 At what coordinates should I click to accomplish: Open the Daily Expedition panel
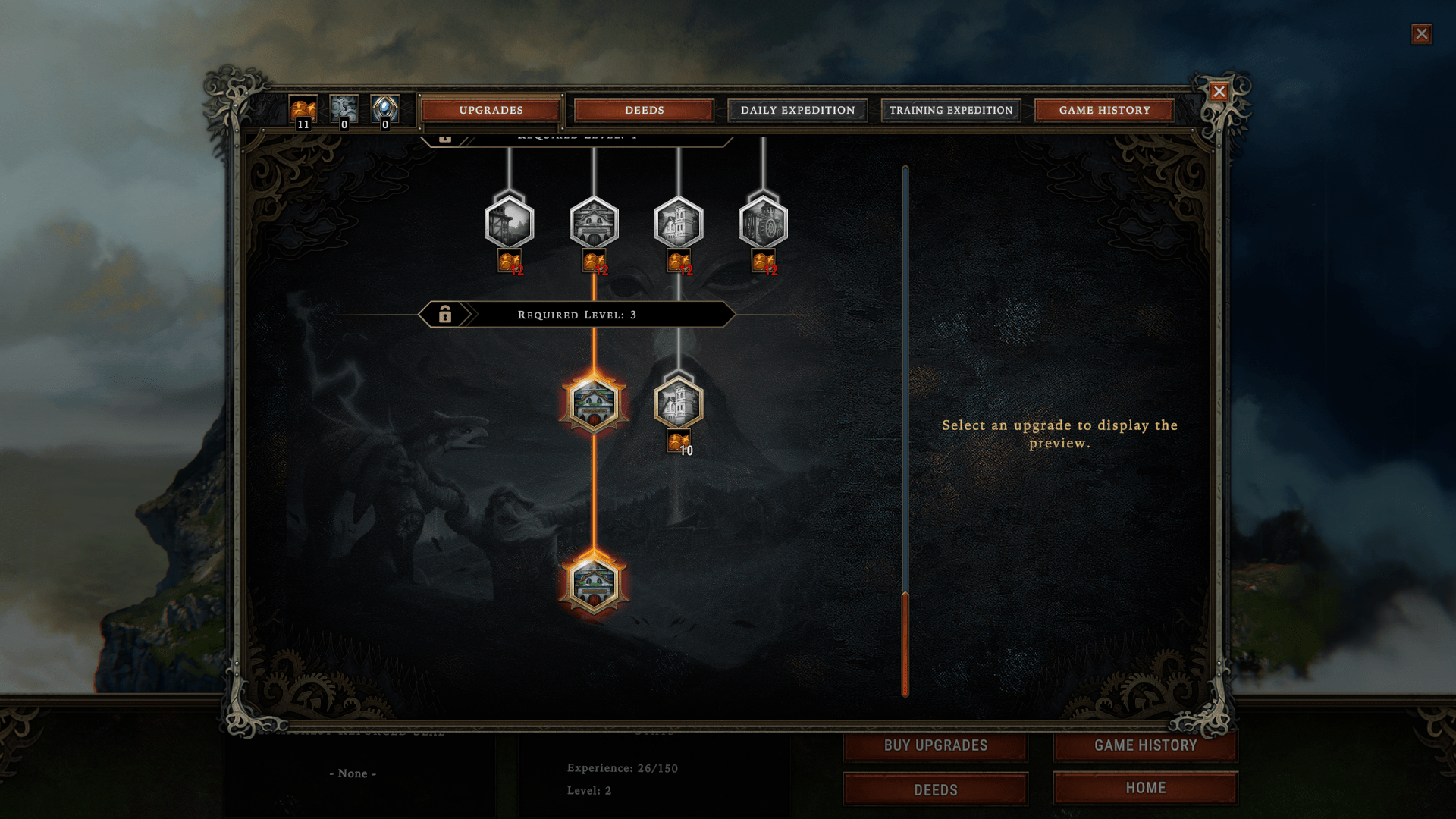(x=797, y=110)
